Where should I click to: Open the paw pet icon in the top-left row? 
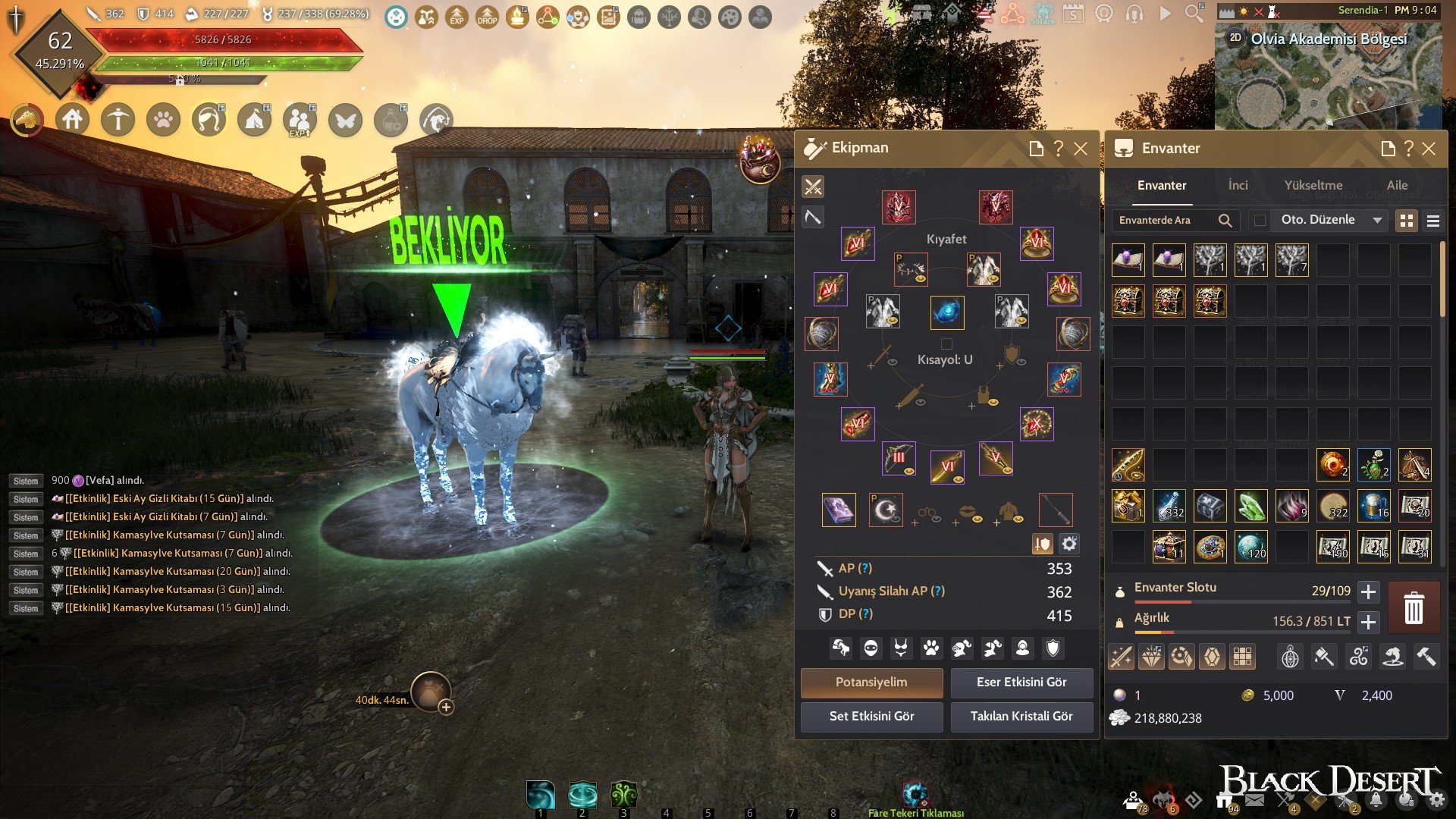click(163, 120)
